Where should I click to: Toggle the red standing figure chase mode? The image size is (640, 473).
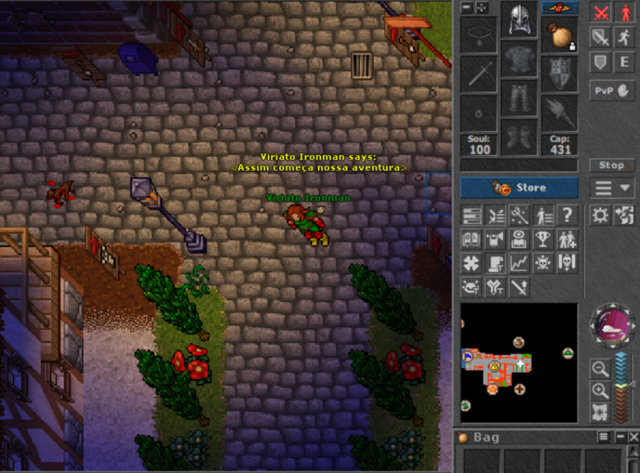pyautogui.click(x=625, y=13)
